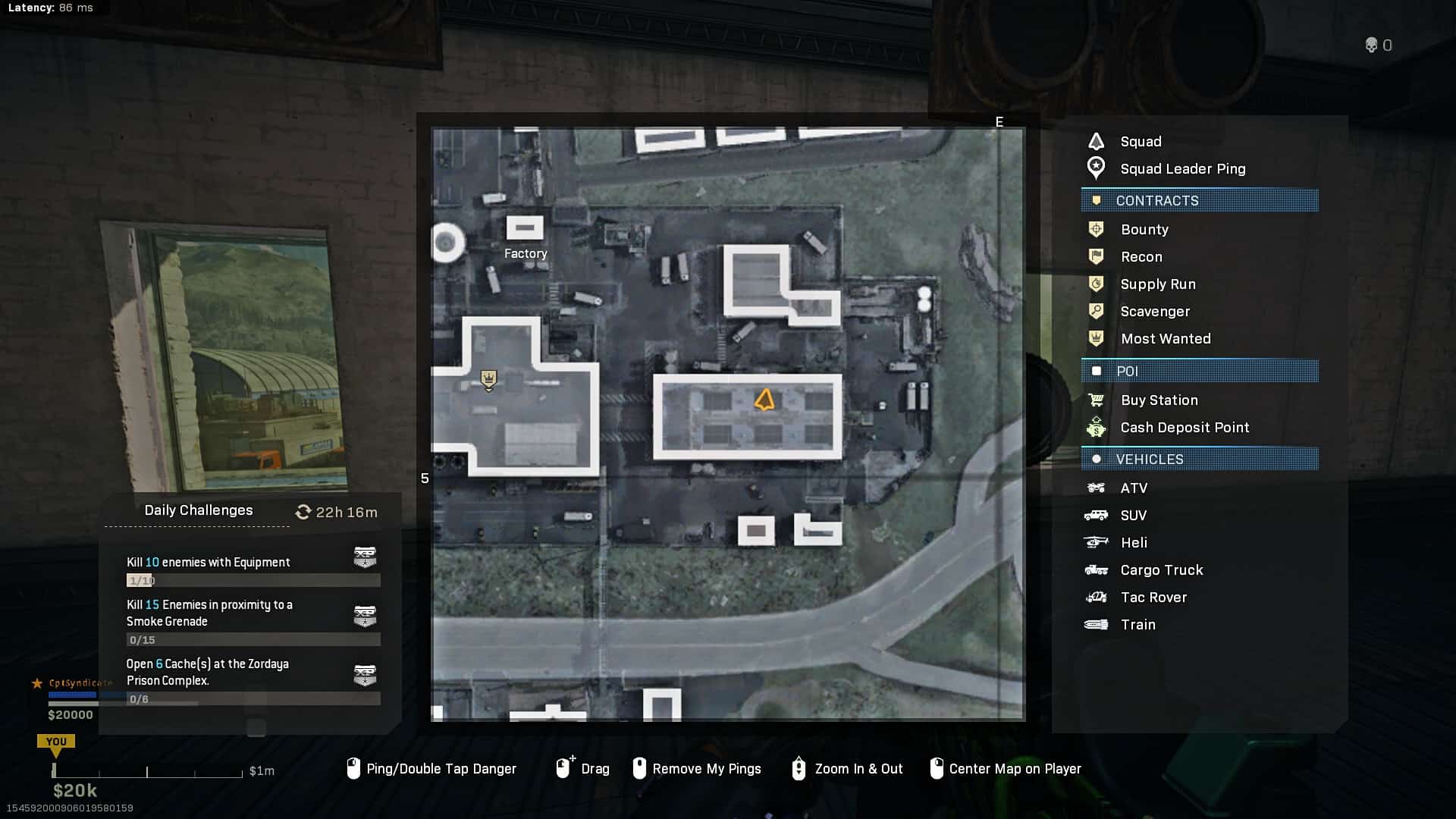This screenshot has height=819, width=1456.
Task: Click the Buy Station legend entry
Action: point(1159,400)
